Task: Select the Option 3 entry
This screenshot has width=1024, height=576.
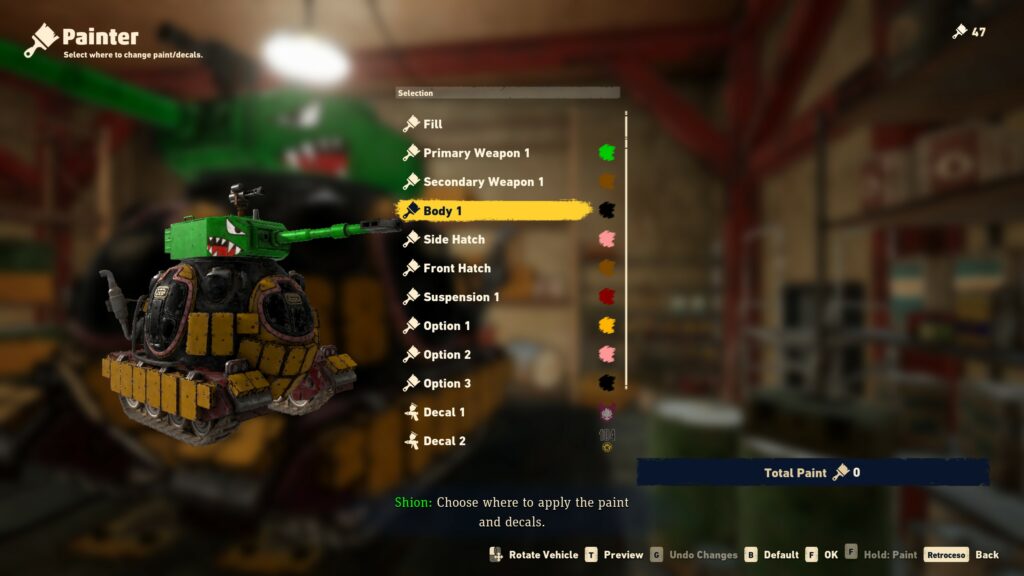Action: [x=446, y=384]
